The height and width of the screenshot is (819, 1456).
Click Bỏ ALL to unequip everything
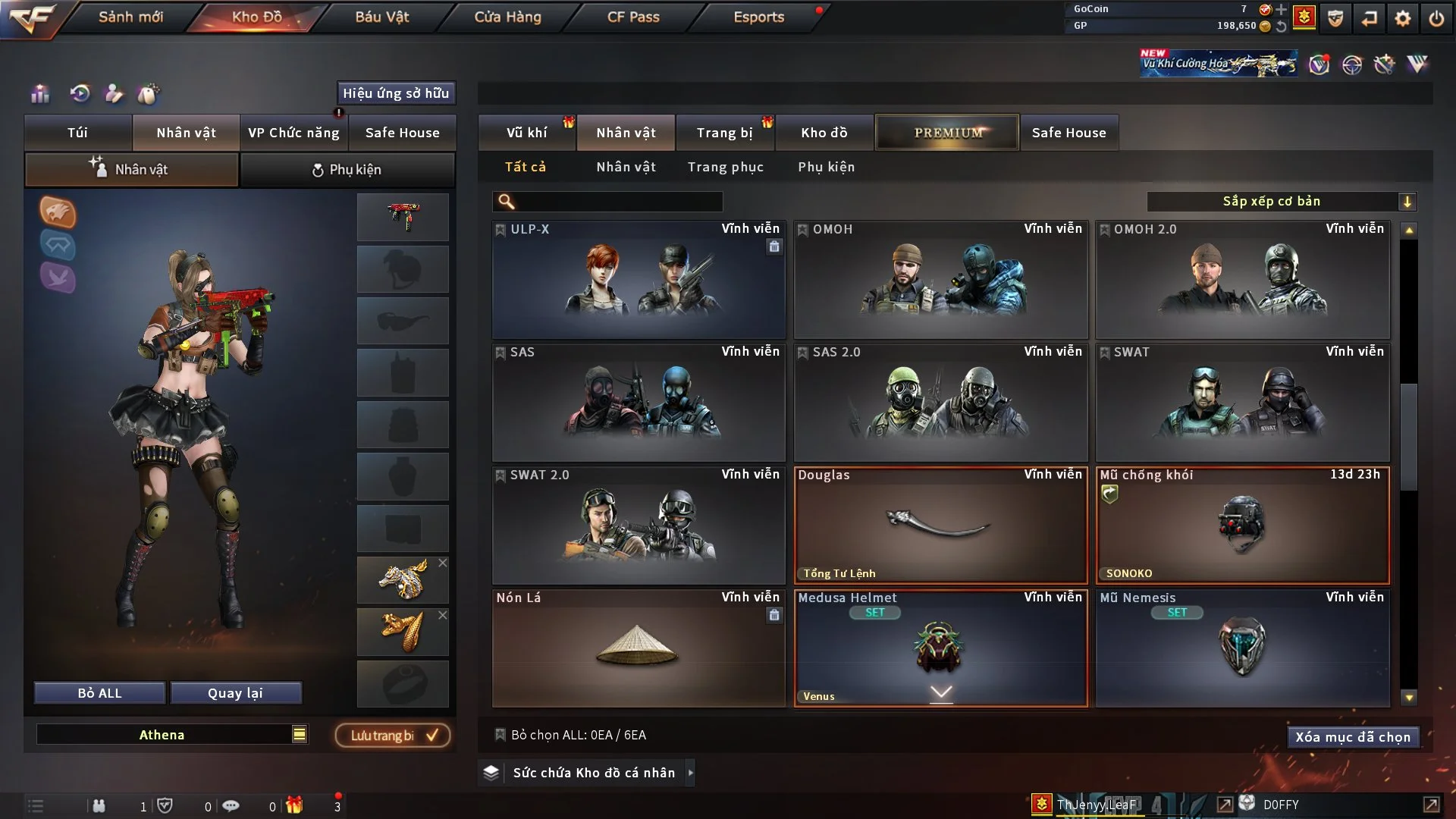pyautogui.click(x=99, y=693)
